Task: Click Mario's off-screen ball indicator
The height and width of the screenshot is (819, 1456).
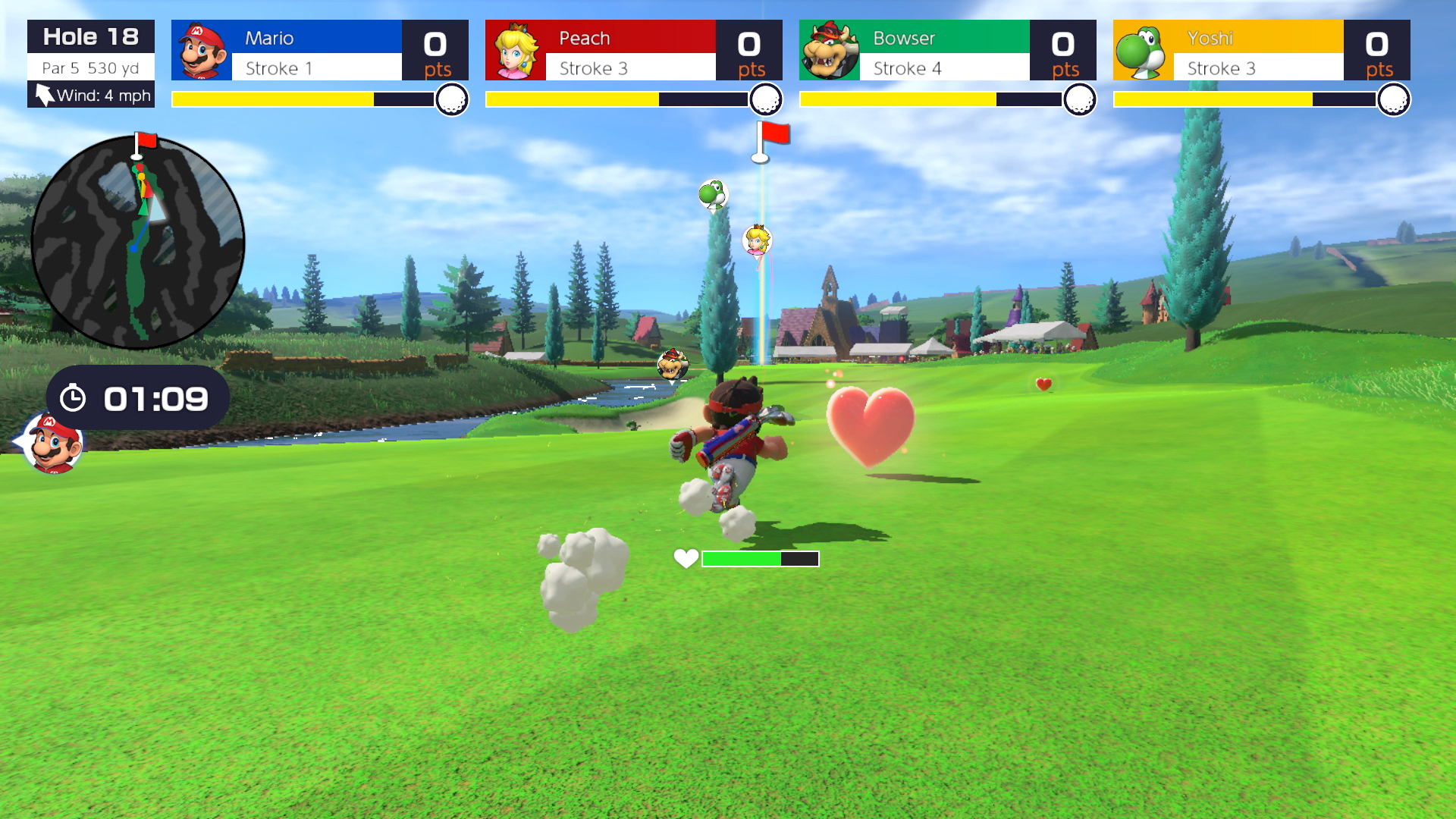Action: pyautogui.click(x=52, y=444)
